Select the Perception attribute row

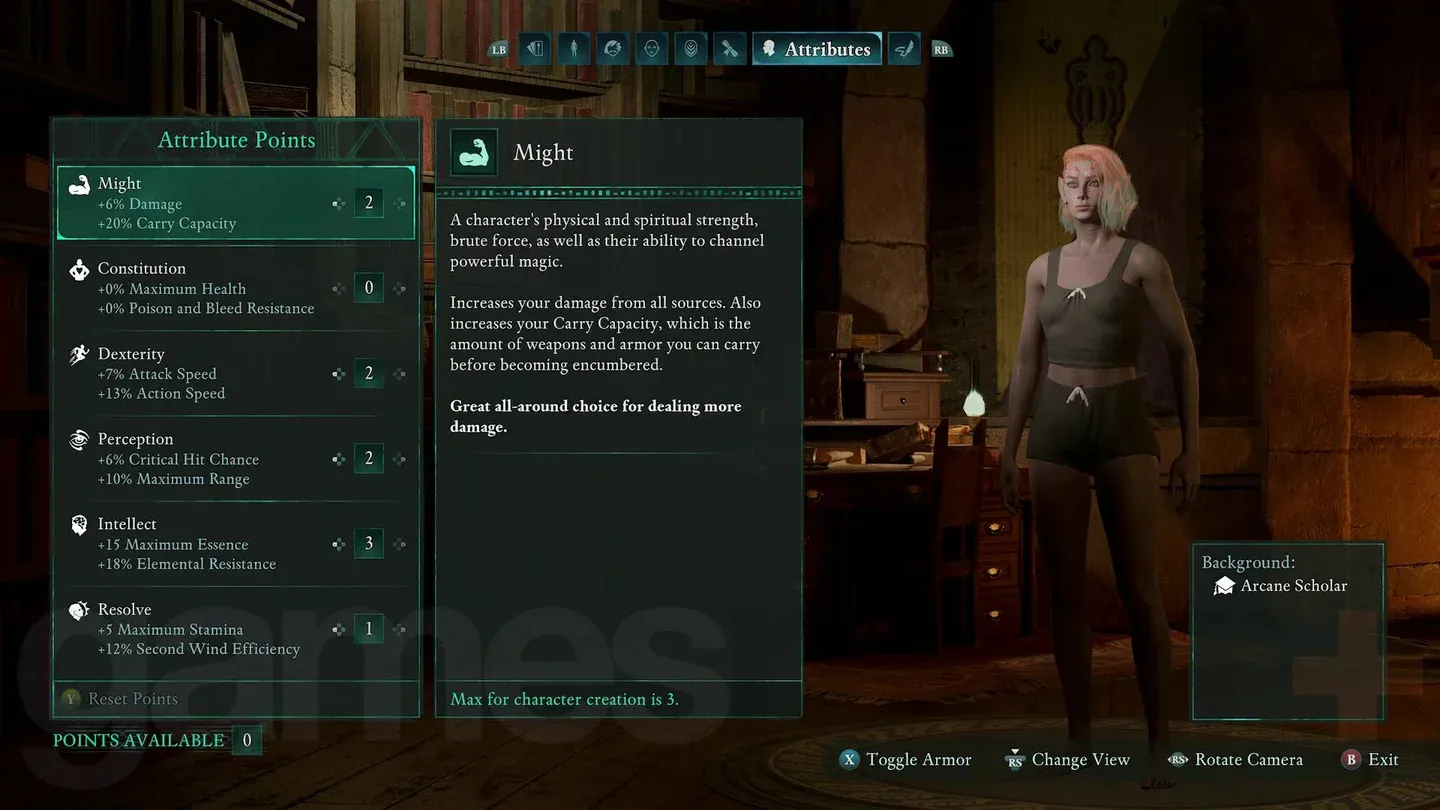tap(200, 459)
